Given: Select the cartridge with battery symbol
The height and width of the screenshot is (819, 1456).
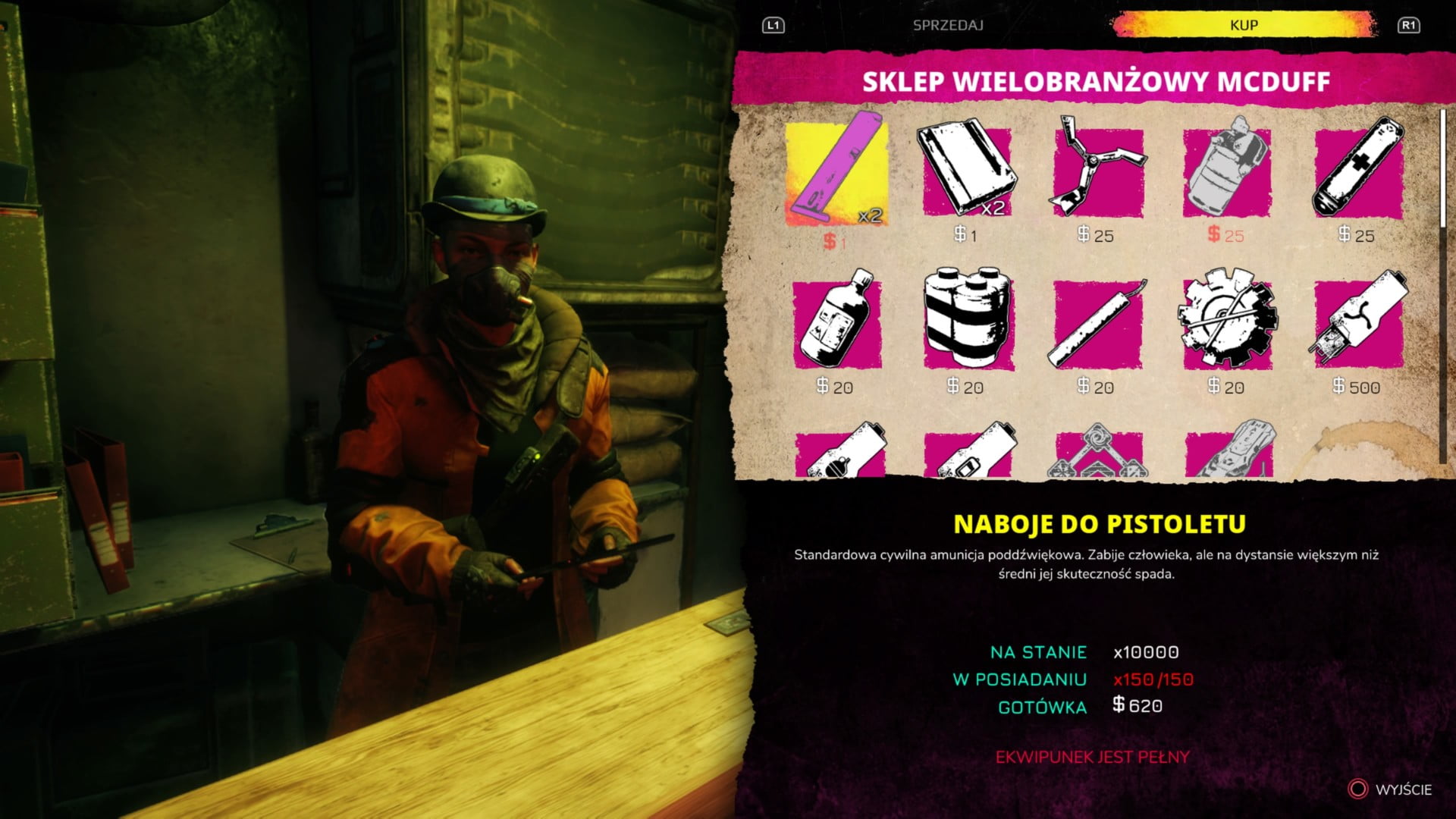Looking at the screenshot, I should click(x=968, y=453).
